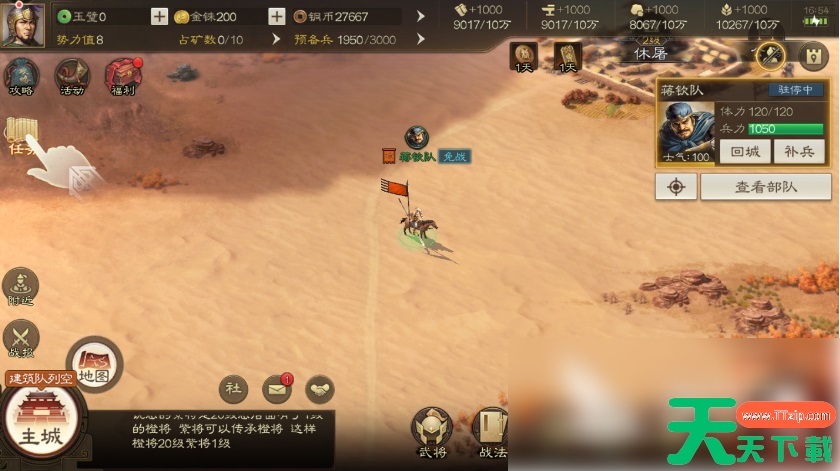
Task: Open the 武将 generals menu
Action: tap(433, 430)
